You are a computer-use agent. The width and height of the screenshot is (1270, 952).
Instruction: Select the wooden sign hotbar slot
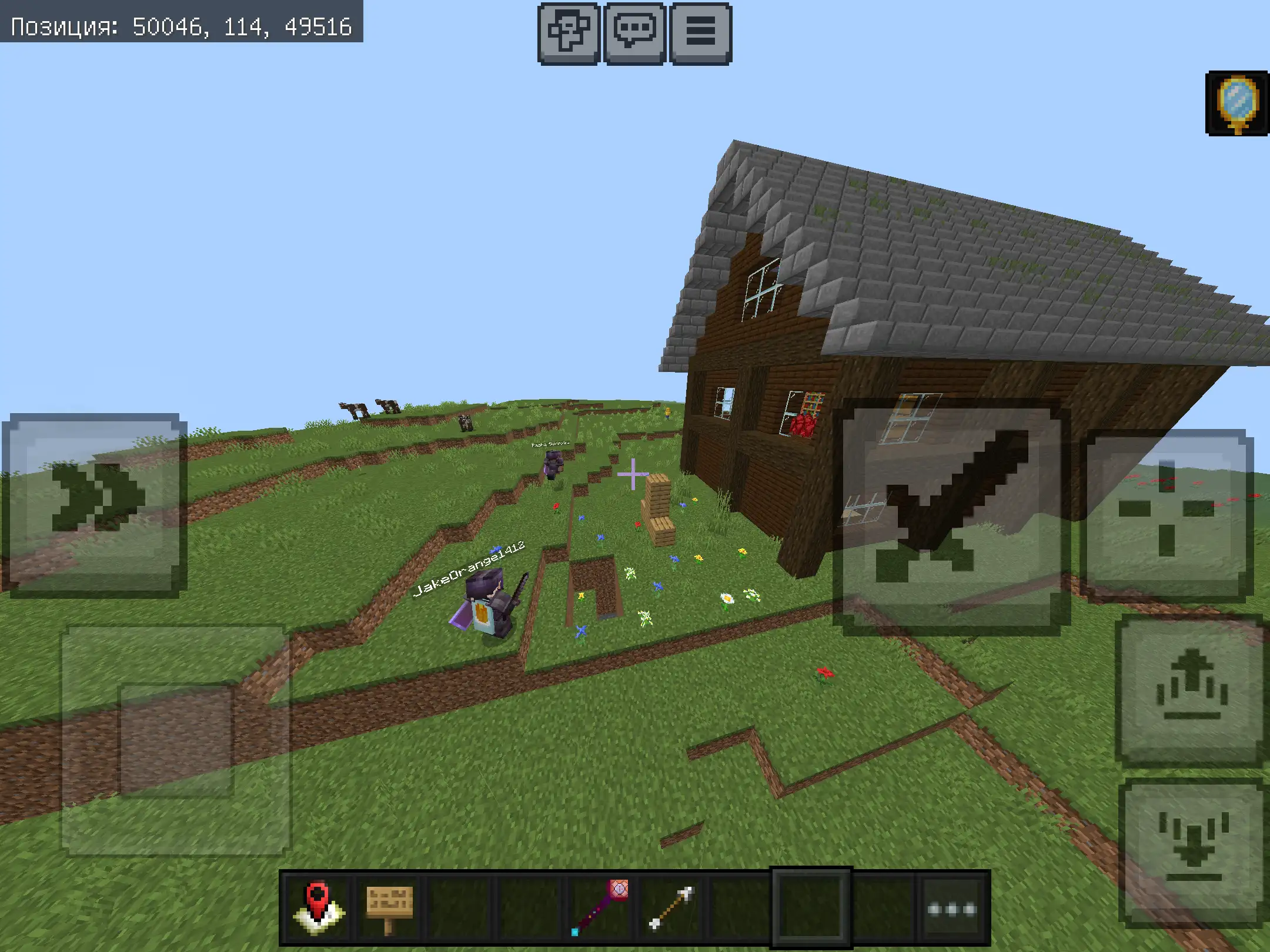(x=389, y=909)
